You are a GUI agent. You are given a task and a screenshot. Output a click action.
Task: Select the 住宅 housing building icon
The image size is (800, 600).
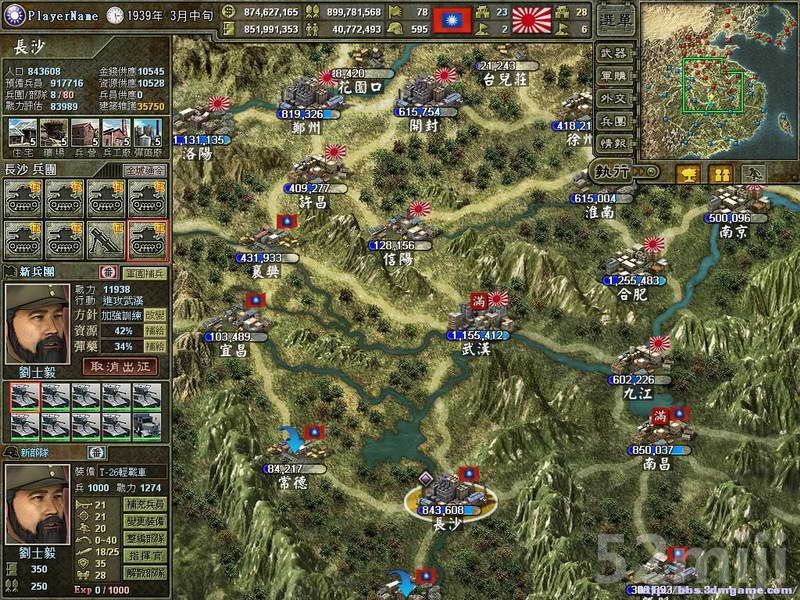tap(22, 132)
